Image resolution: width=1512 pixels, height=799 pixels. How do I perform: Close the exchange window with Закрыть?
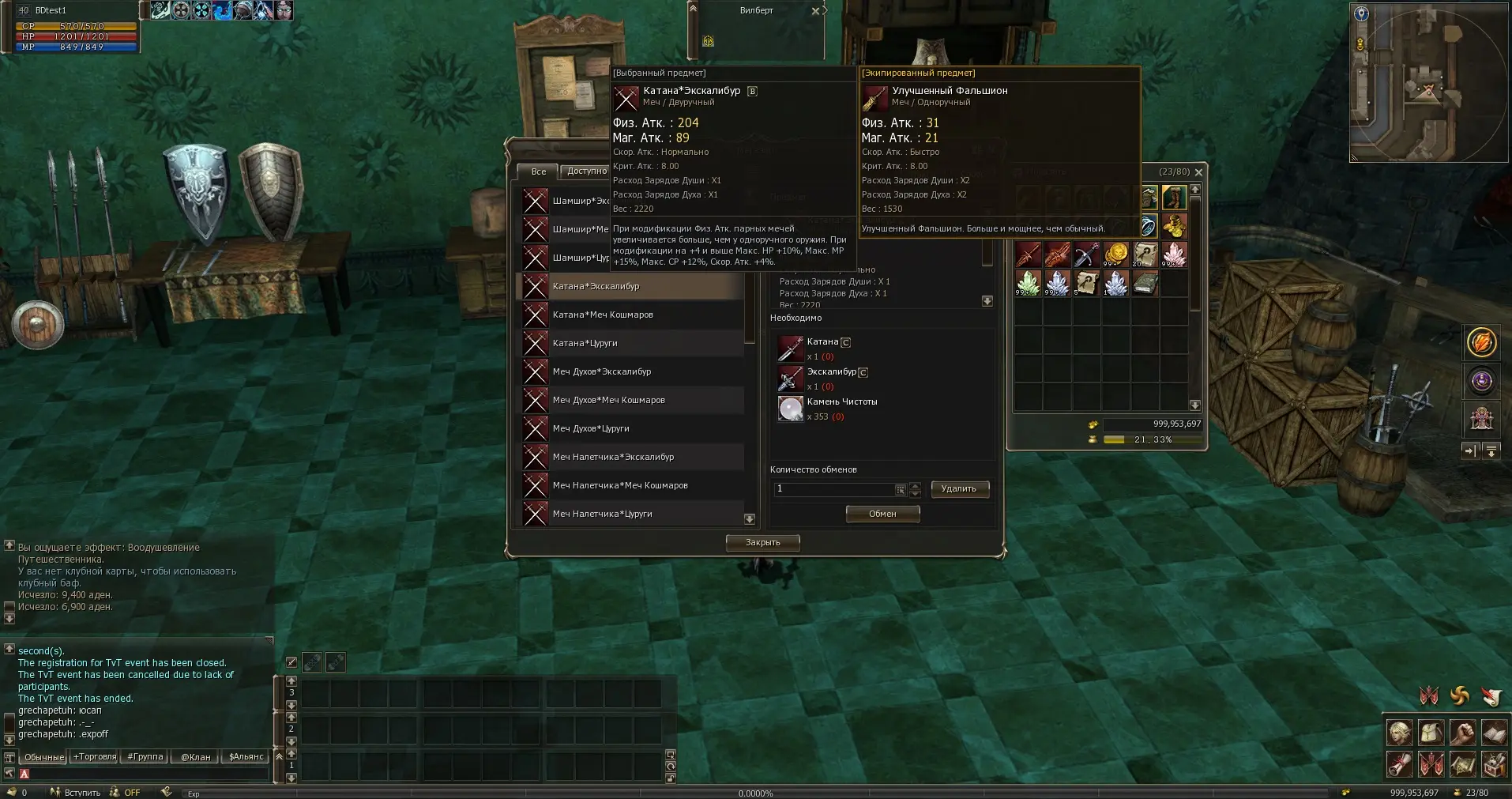[x=763, y=542]
